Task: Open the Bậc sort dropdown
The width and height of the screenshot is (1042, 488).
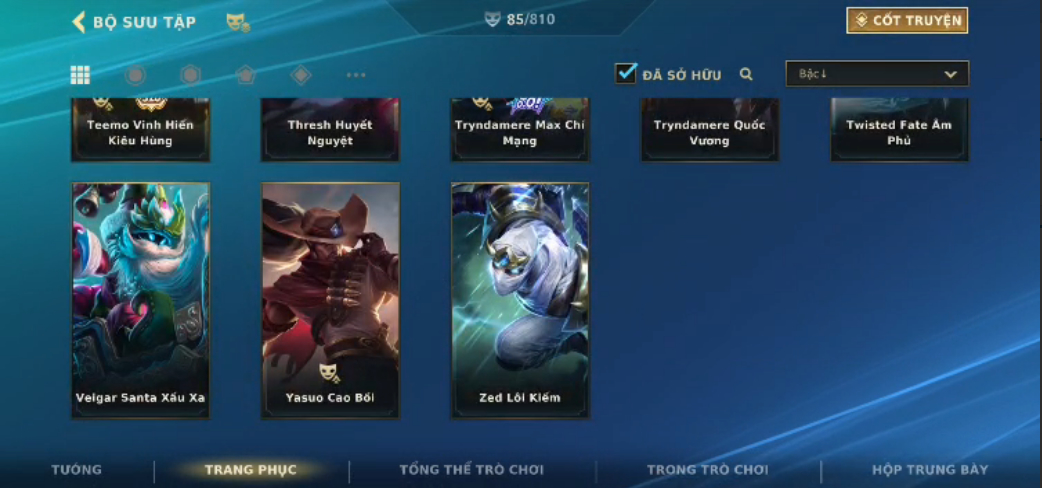Action: (x=876, y=74)
